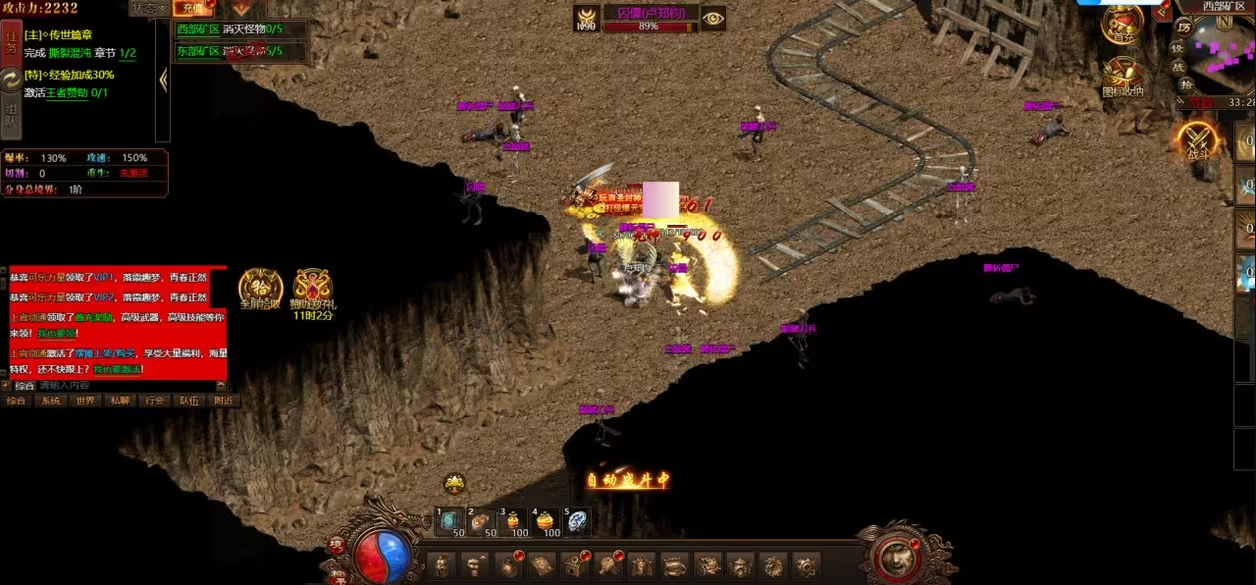The image size is (1256, 585).
Task: View the boss target eye icon
Action: [712, 18]
